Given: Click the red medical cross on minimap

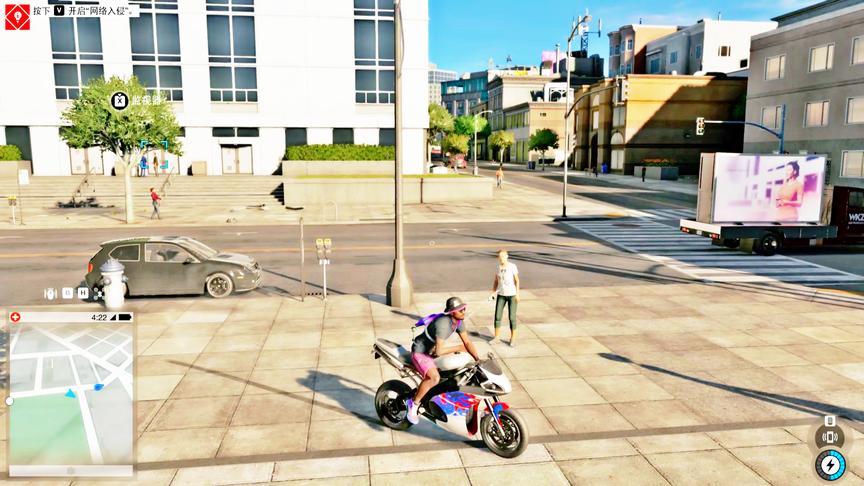Looking at the screenshot, I should tap(14, 317).
